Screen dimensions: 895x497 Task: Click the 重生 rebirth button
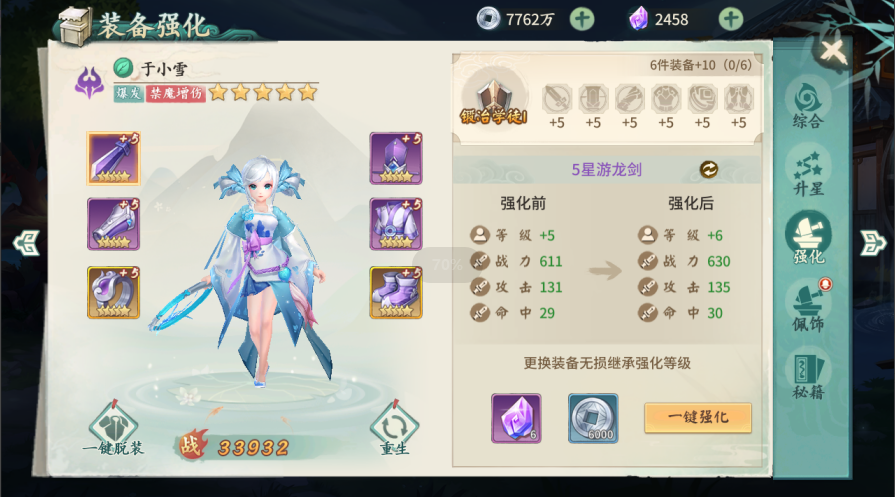395,430
